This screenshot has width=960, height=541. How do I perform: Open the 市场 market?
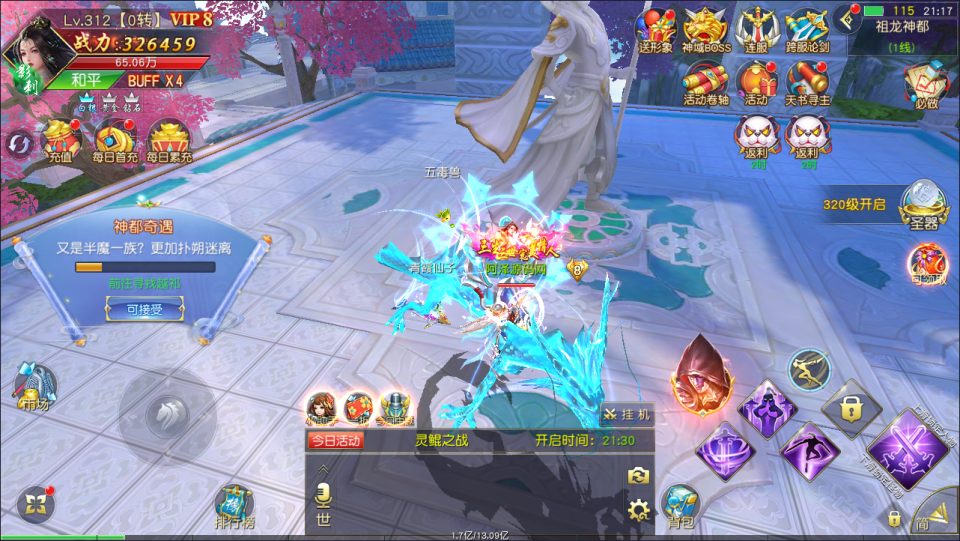(x=32, y=386)
